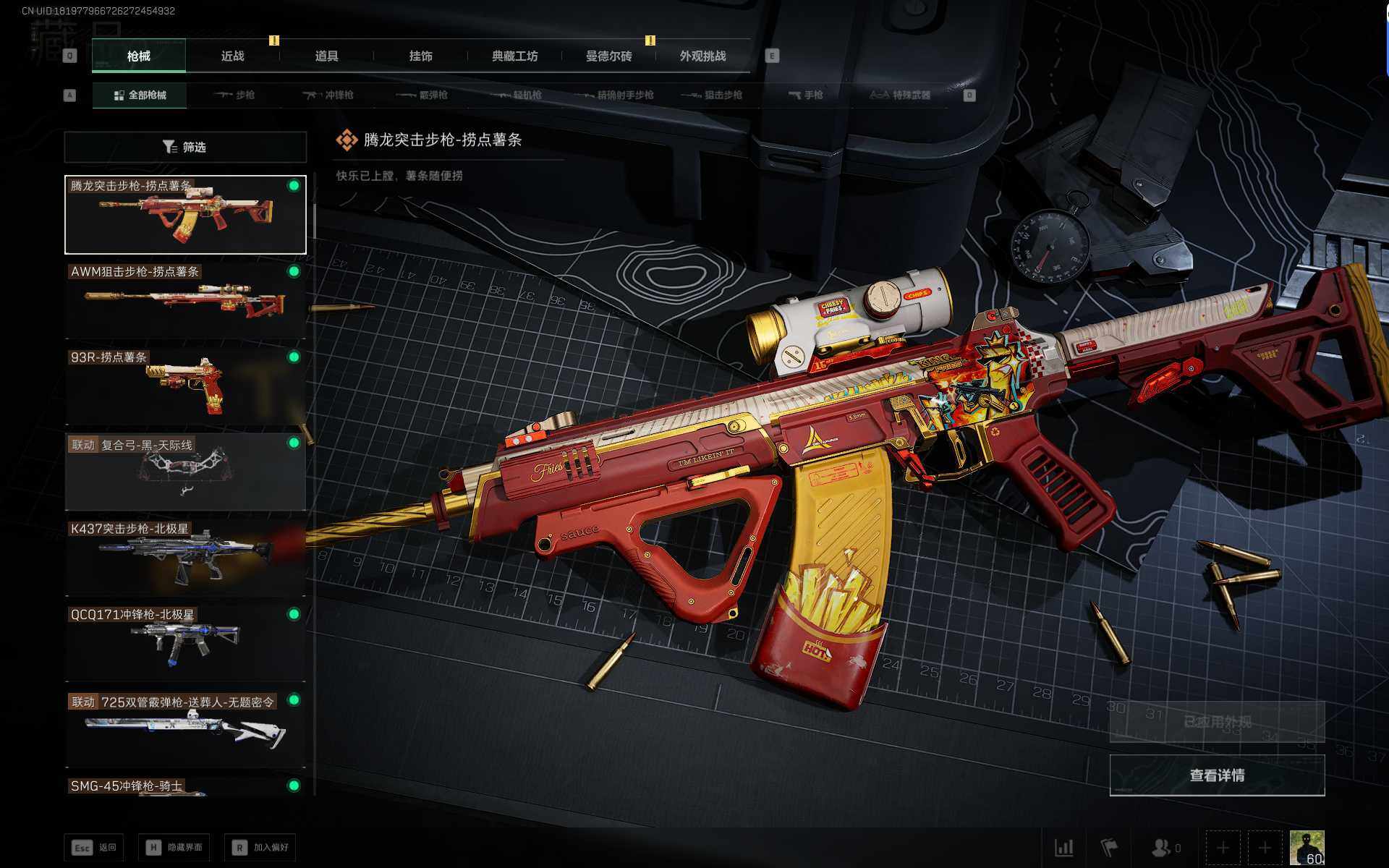The image size is (1389, 868).
Task: Click the 查看详情 view details button
Action: pyautogui.click(x=1217, y=775)
